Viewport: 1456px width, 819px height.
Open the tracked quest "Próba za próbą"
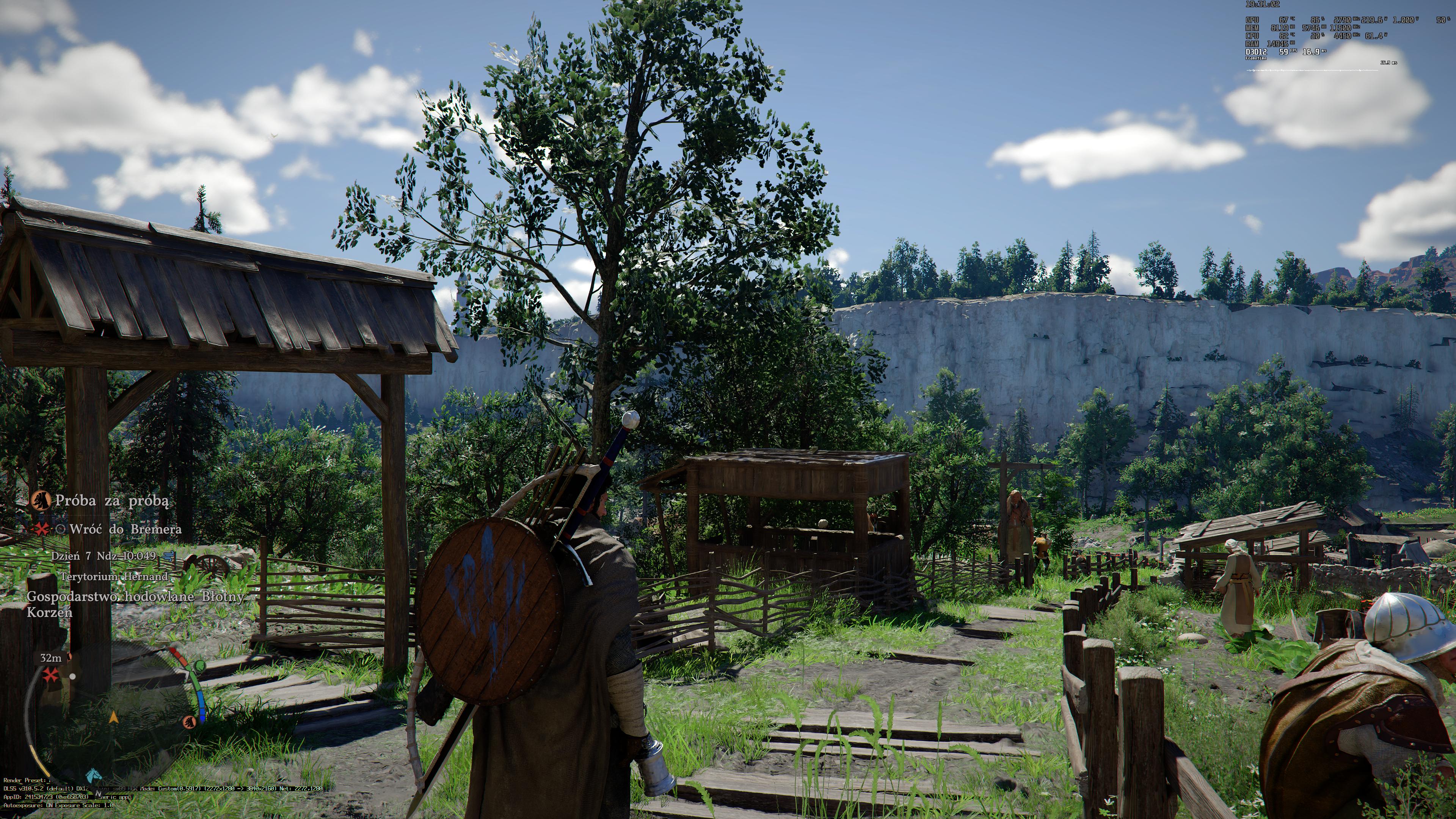[x=111, y=500]
